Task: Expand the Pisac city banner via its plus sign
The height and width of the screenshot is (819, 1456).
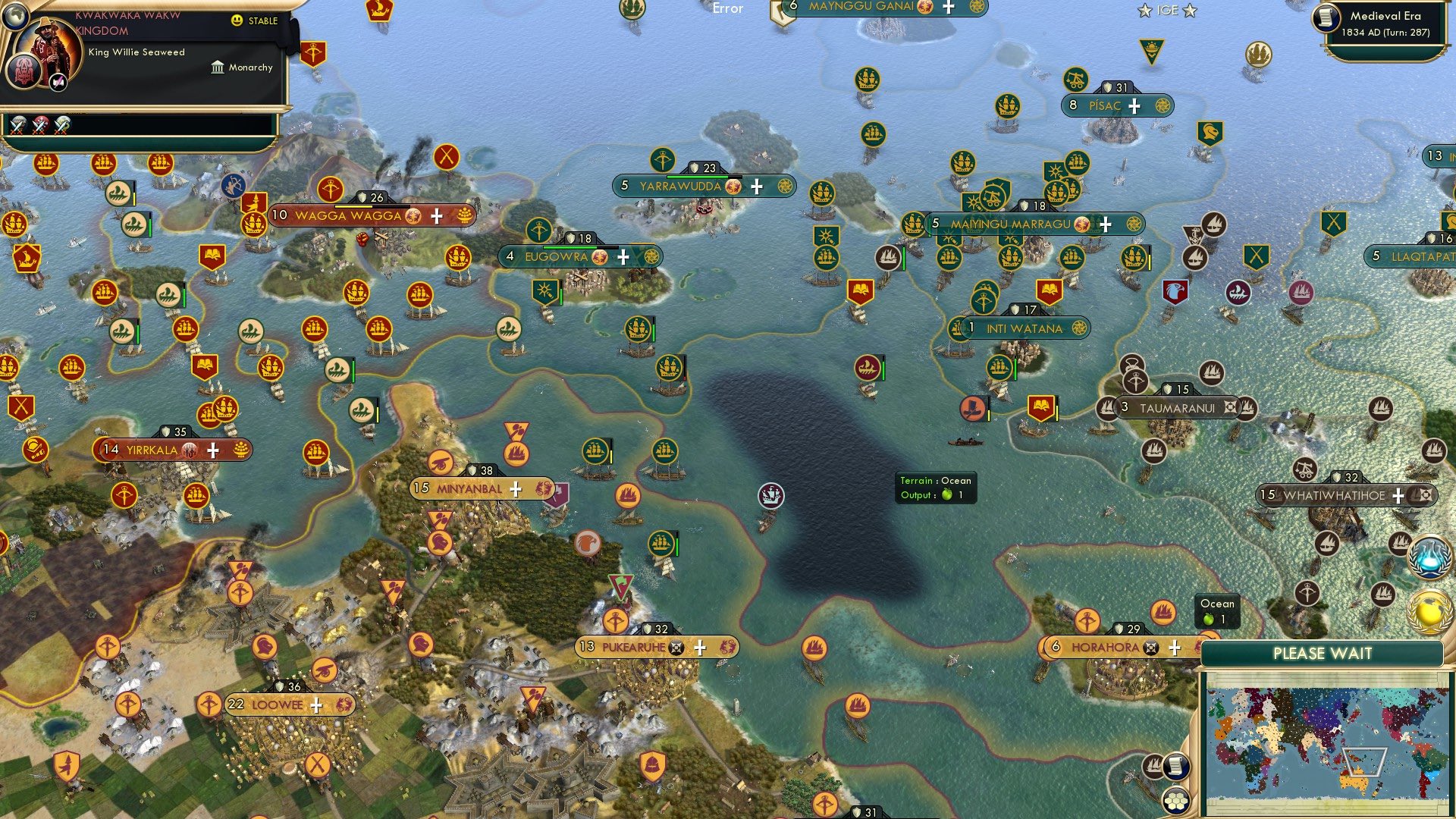Action: click(x=1134, y=105)
